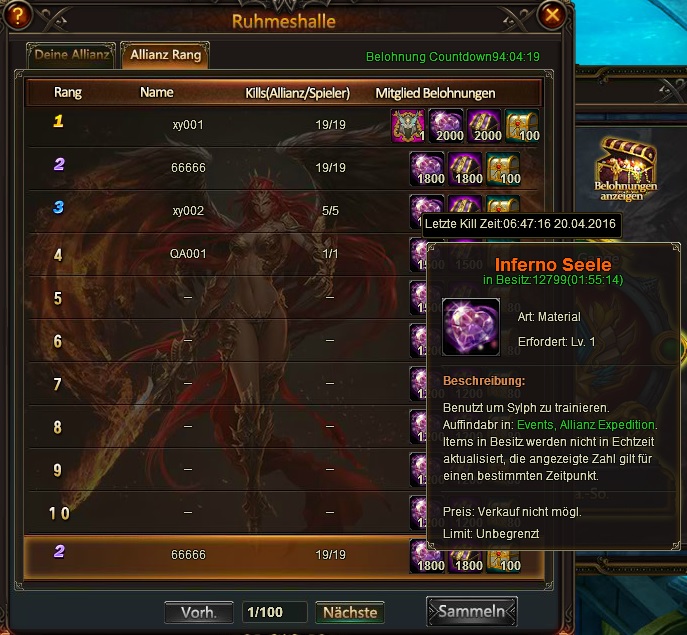Inspect the rank 1 chest reward icon
This screenshot has width=687, height=635.
(522, 125)
